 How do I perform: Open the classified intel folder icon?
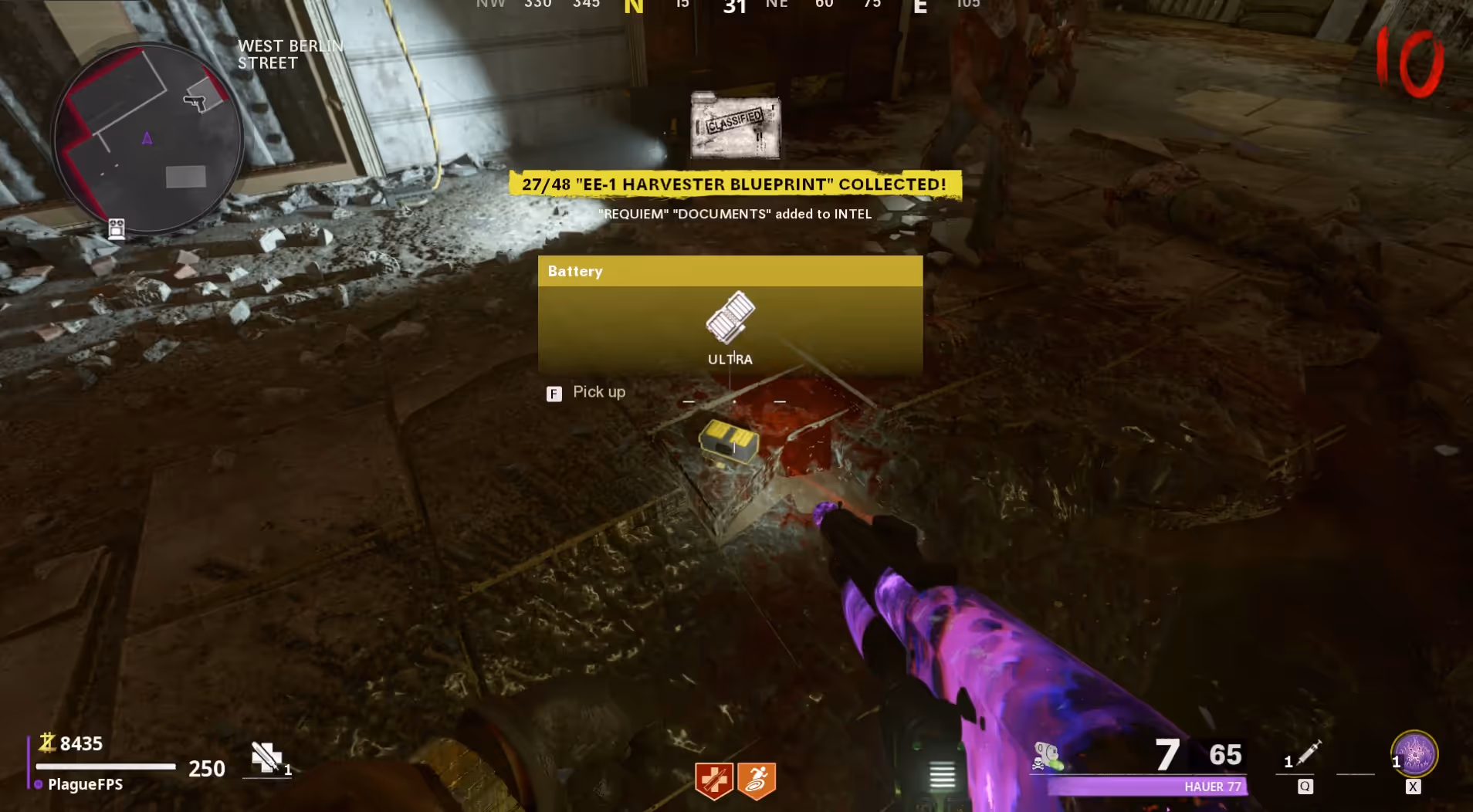735,126
